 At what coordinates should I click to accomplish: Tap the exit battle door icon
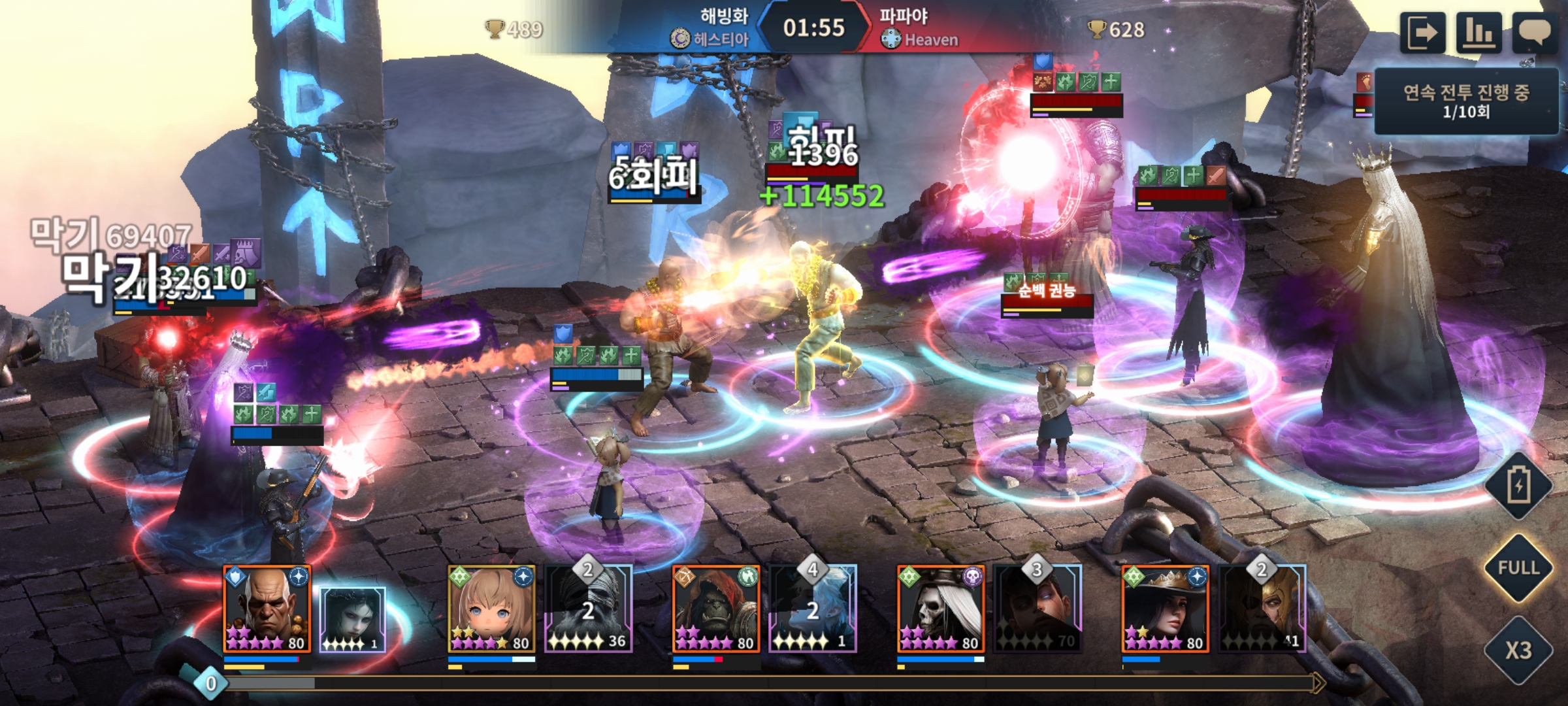tap(1422, 33)
